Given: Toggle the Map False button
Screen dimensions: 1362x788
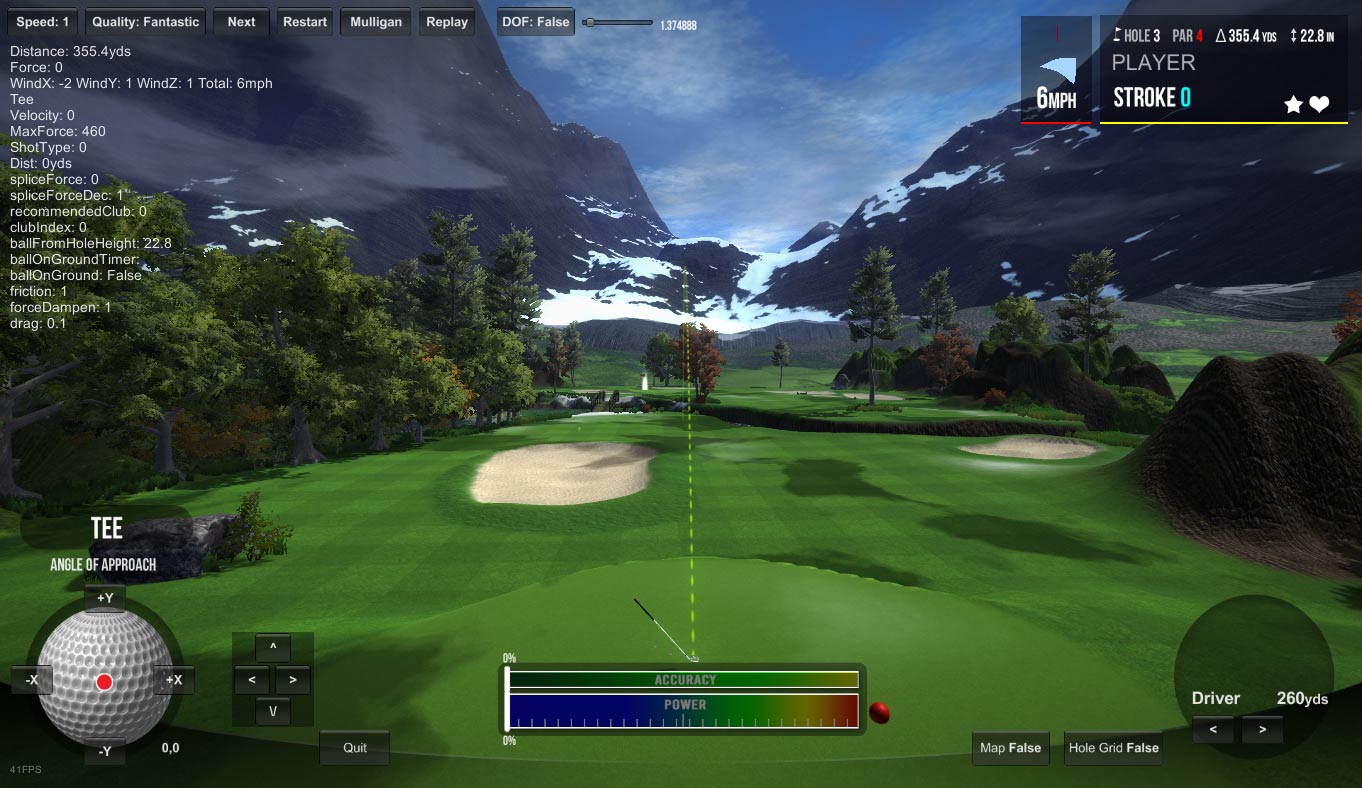Looking at the screenshot, I should 1010,748.
